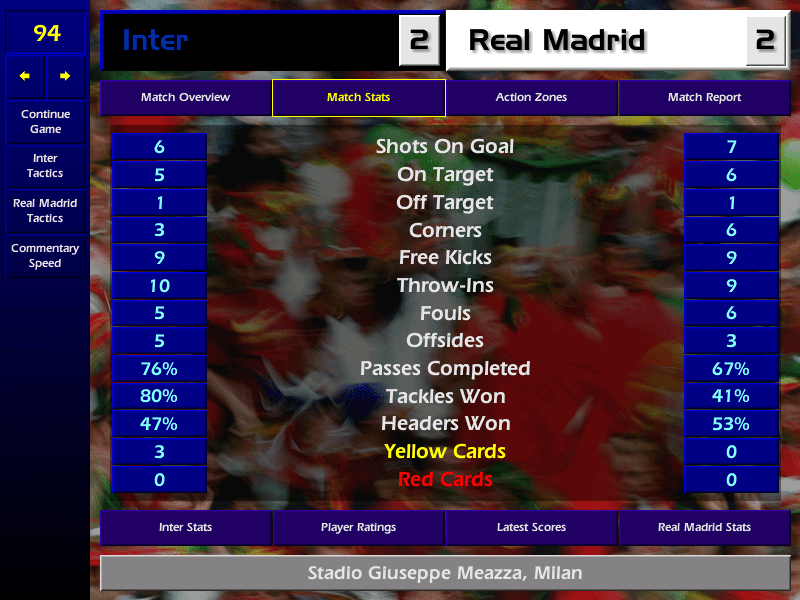800x600 pixels.
Task: Open Player Ratings
Action: coord(358,527)
